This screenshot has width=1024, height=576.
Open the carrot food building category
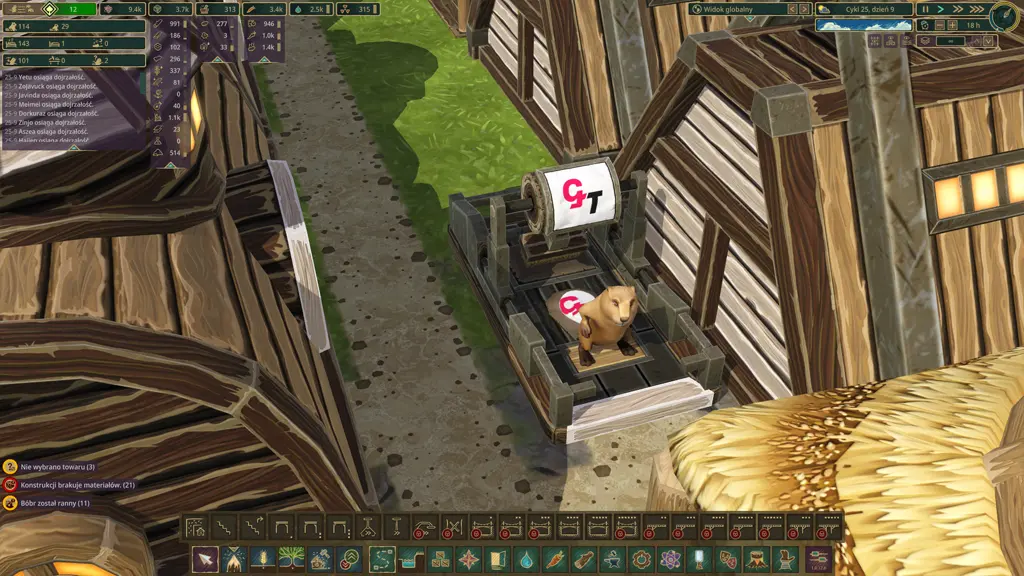click(x=555, y=559)
